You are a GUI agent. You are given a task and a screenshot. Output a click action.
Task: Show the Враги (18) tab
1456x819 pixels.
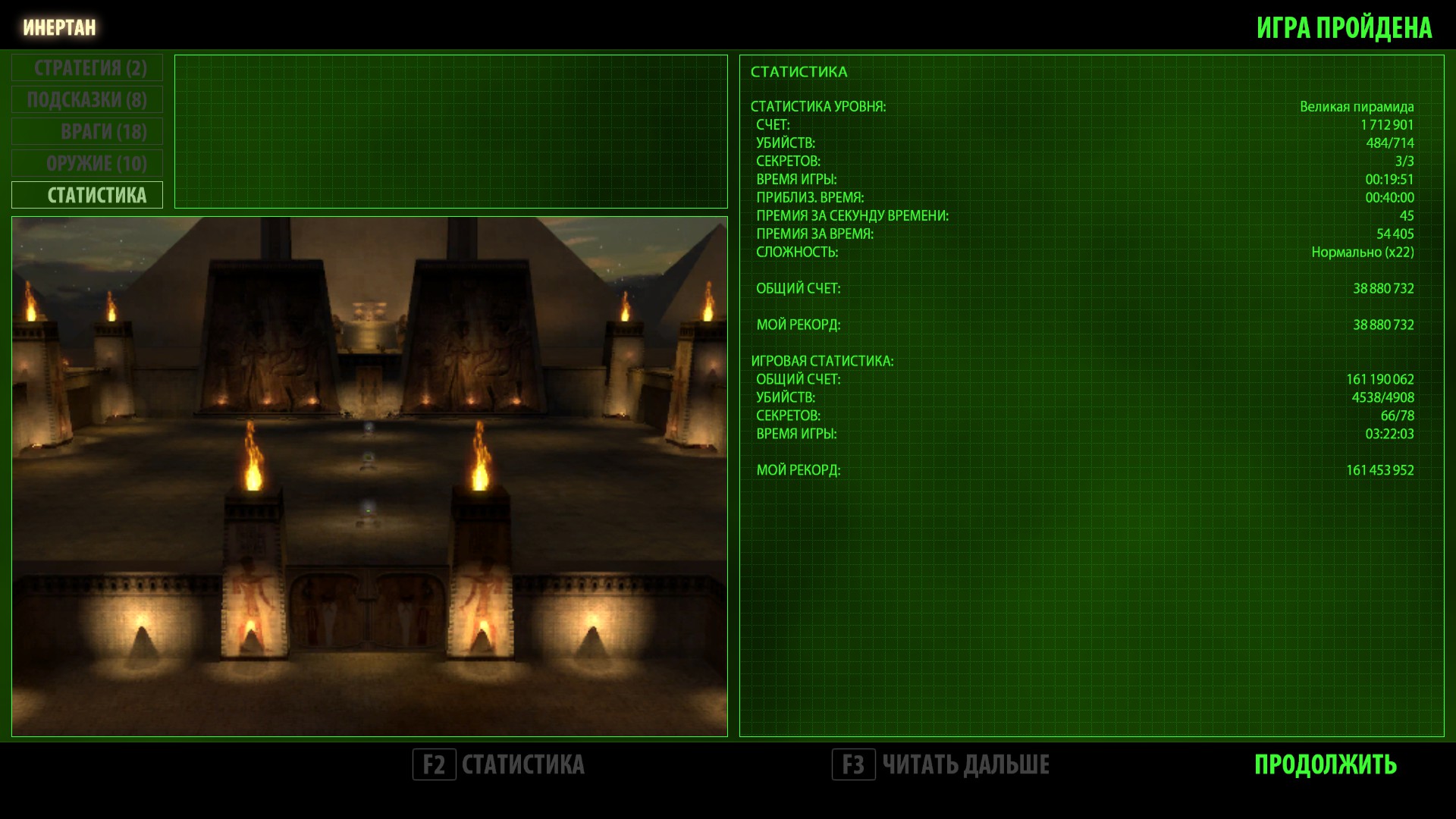(87, 132)
